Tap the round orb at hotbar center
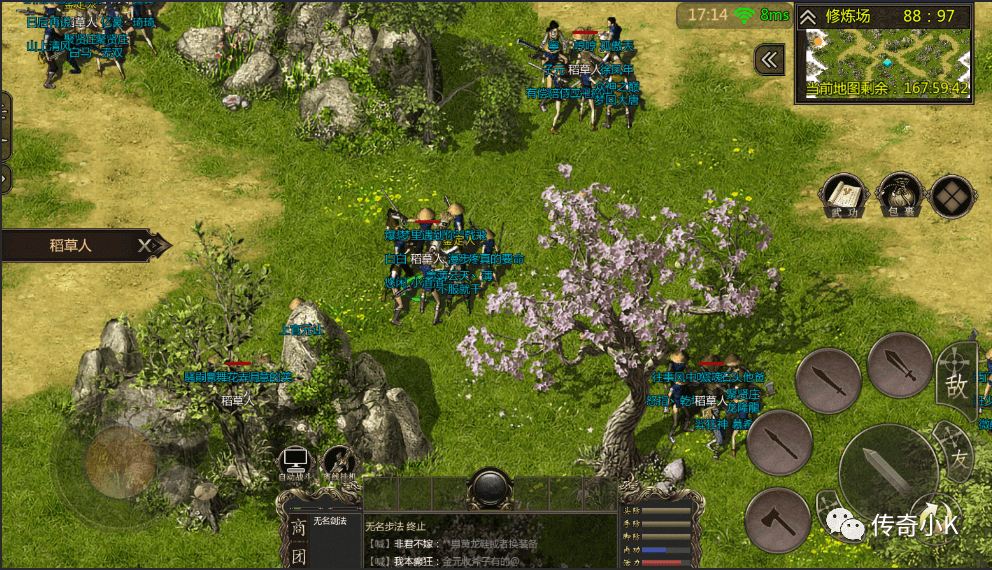The width and height of the screenshot is (992, 570). point(491,489)
